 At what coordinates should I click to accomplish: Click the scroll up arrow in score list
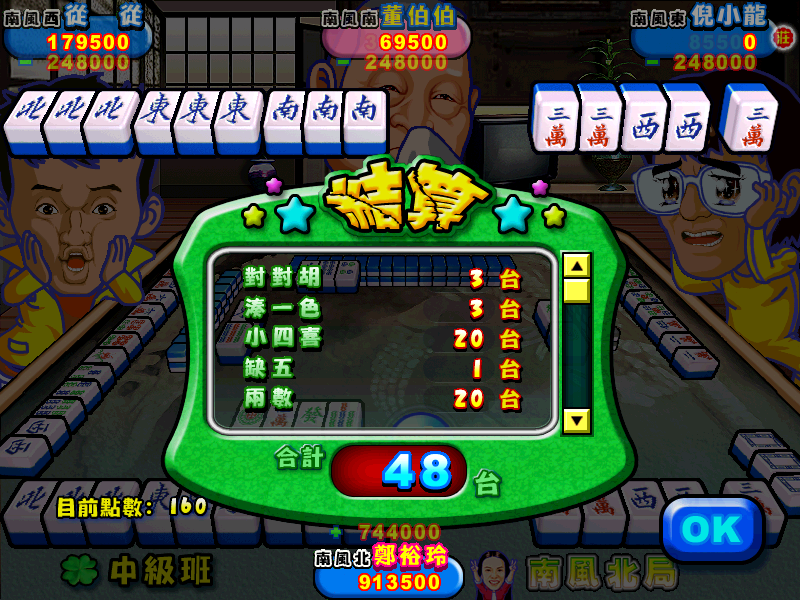coord(577,266)
